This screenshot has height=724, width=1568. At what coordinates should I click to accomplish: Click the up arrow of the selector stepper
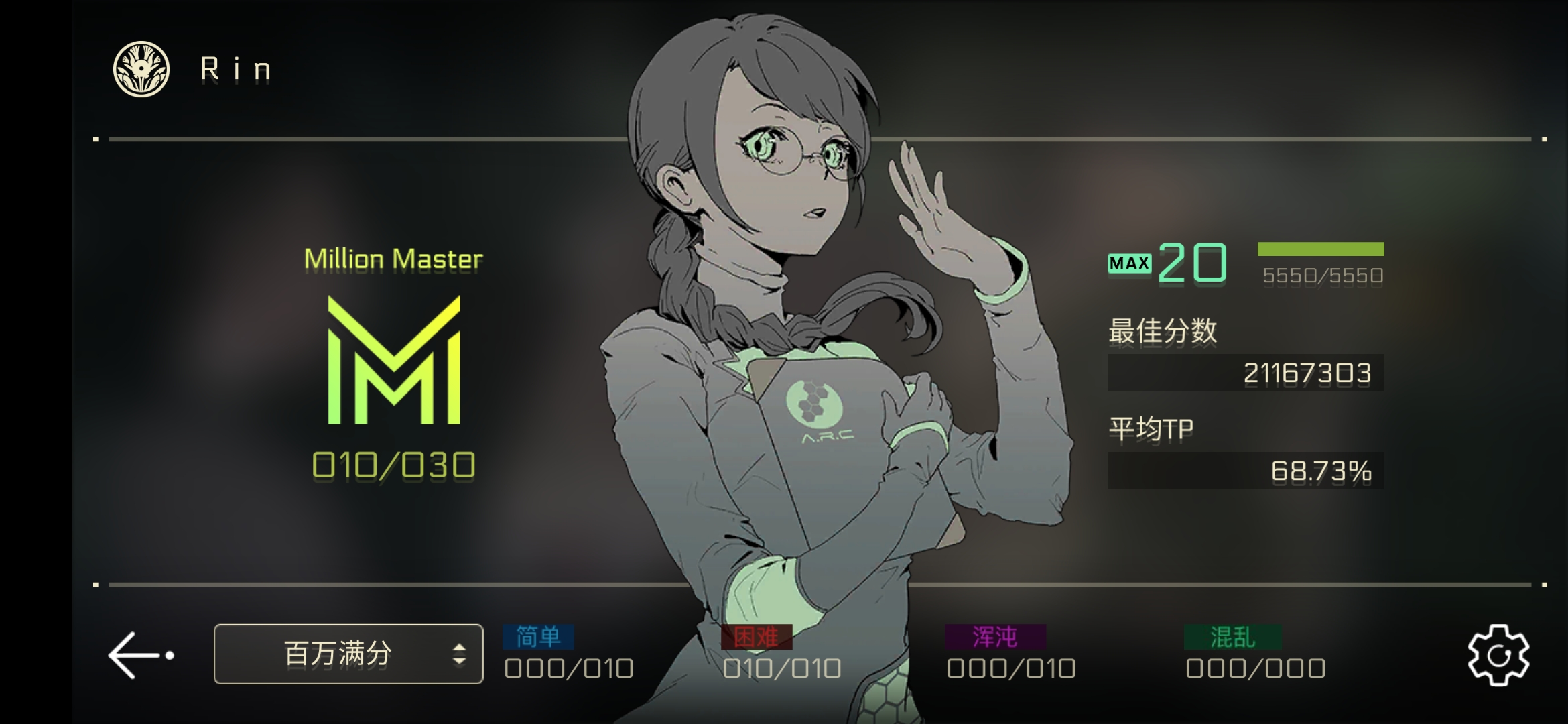coord(461,647)
